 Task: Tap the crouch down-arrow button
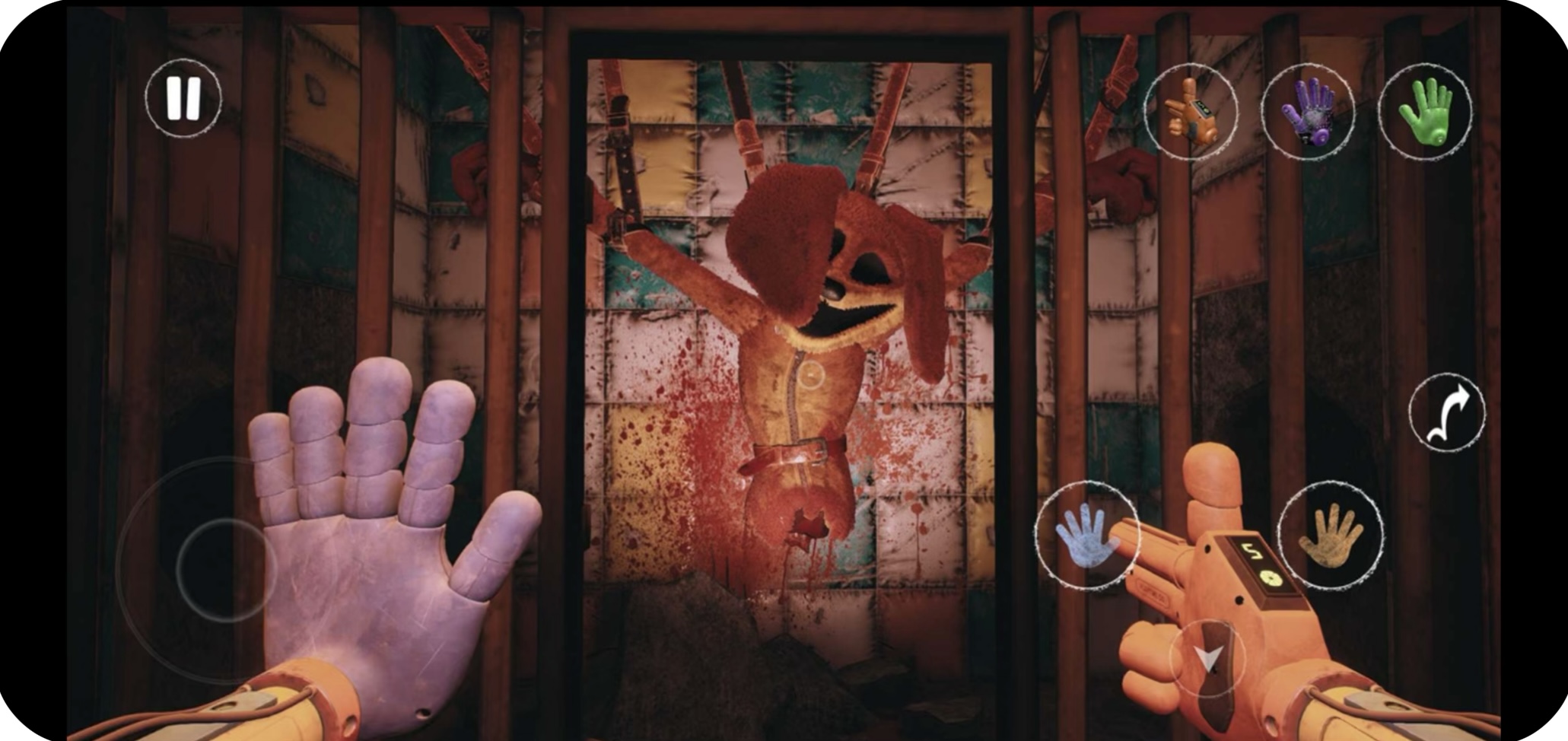tap(1207, 659)
